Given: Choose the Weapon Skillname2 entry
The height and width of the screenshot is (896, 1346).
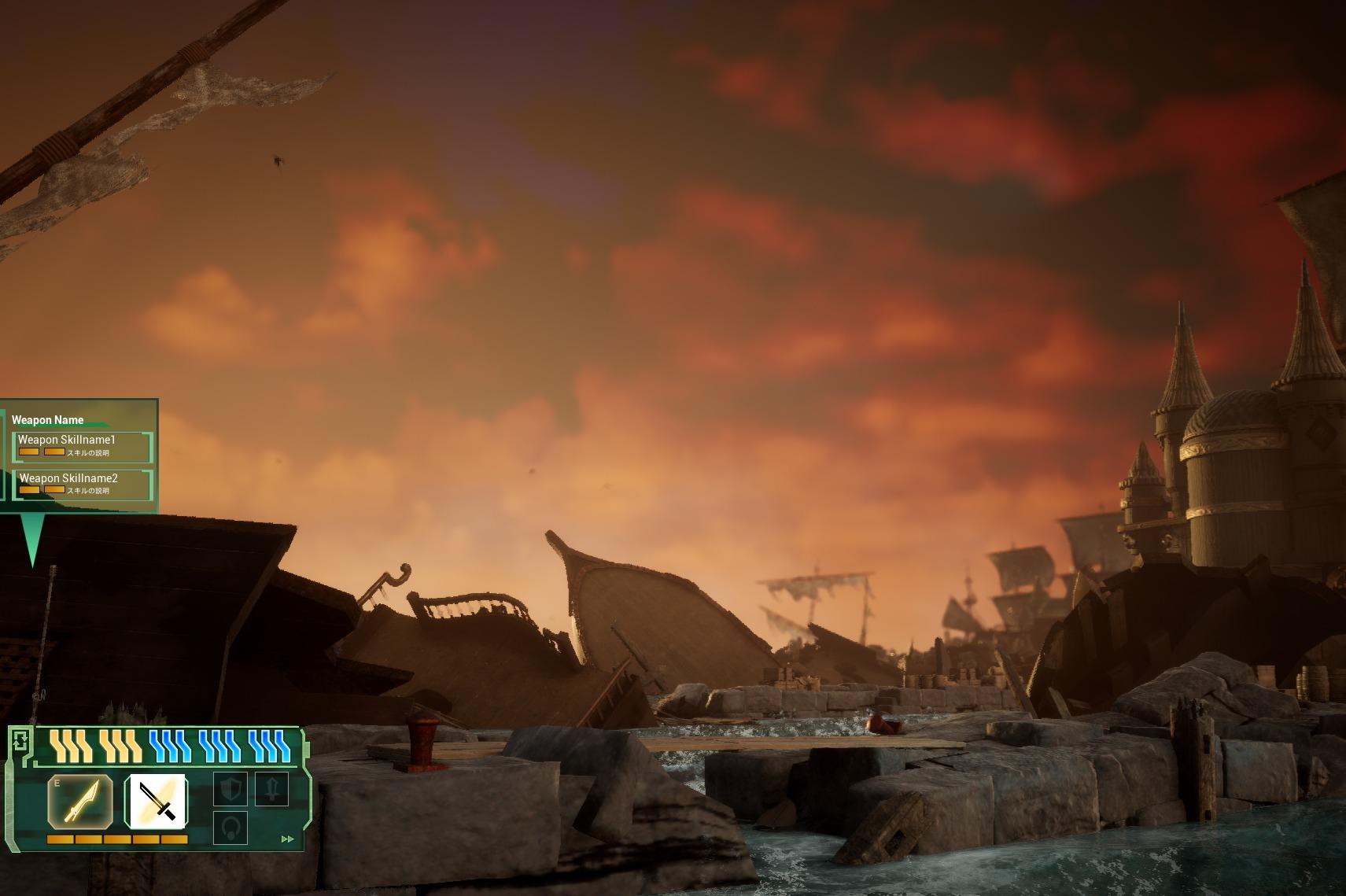Looking at the screenshot, I should pyautogui.click(x=83, y=485).
